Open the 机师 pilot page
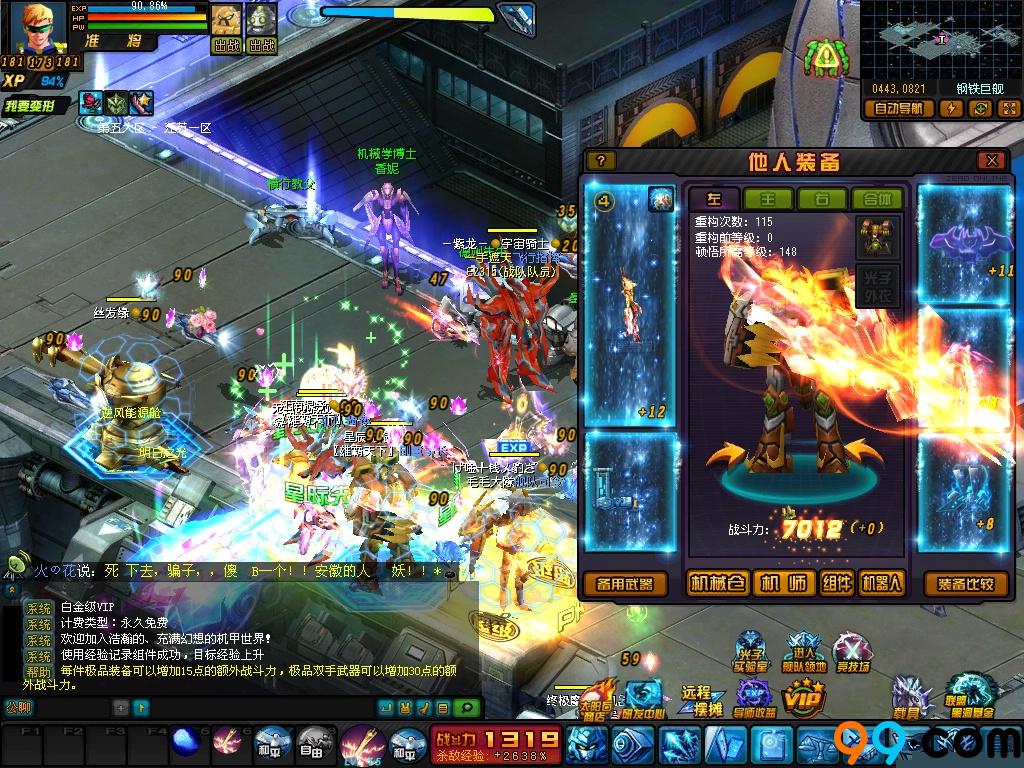The height and width of the screenshot is (768, 1024). coord(783,584)
